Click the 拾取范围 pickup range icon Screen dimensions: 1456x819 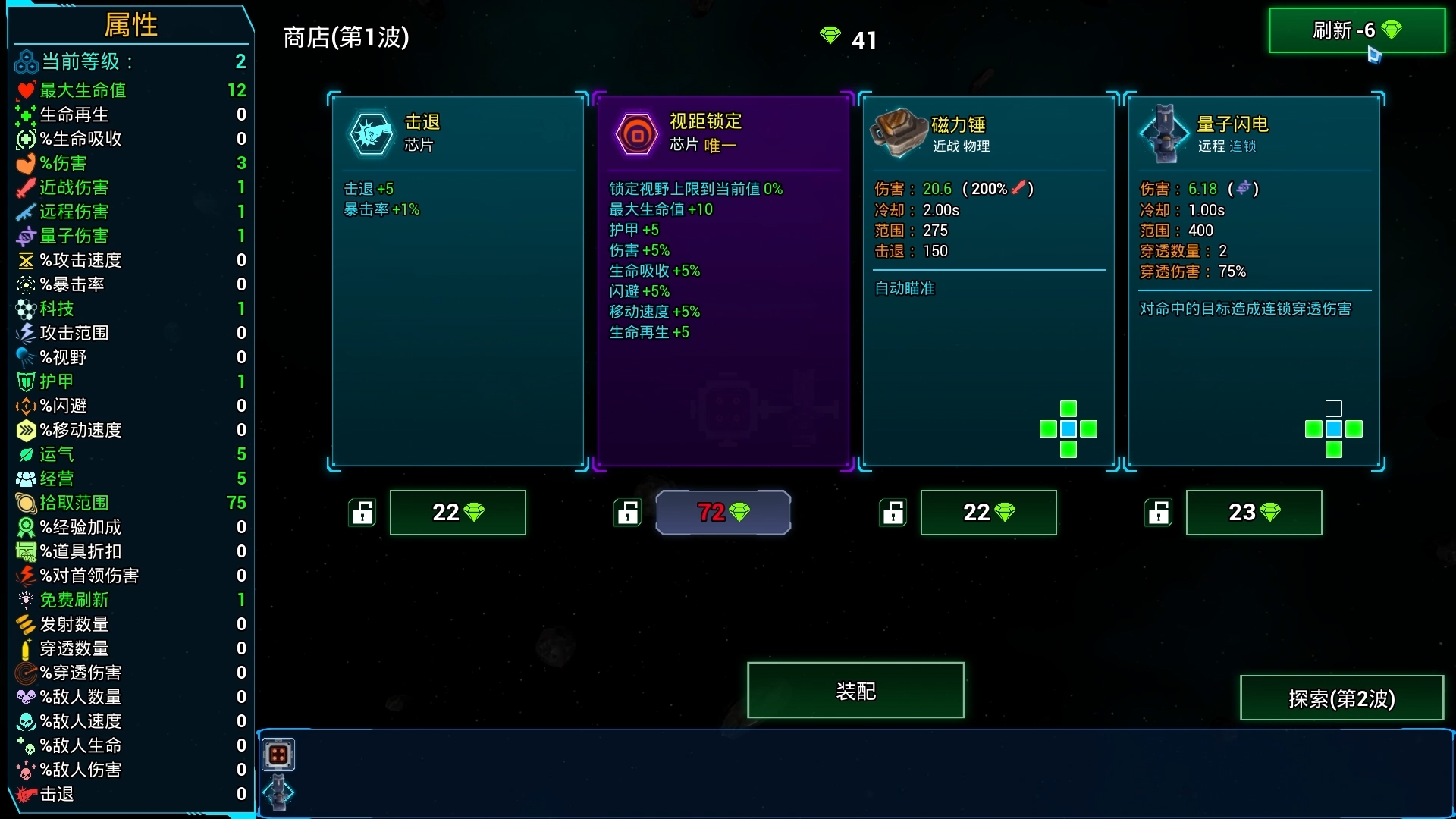[25, 503]
